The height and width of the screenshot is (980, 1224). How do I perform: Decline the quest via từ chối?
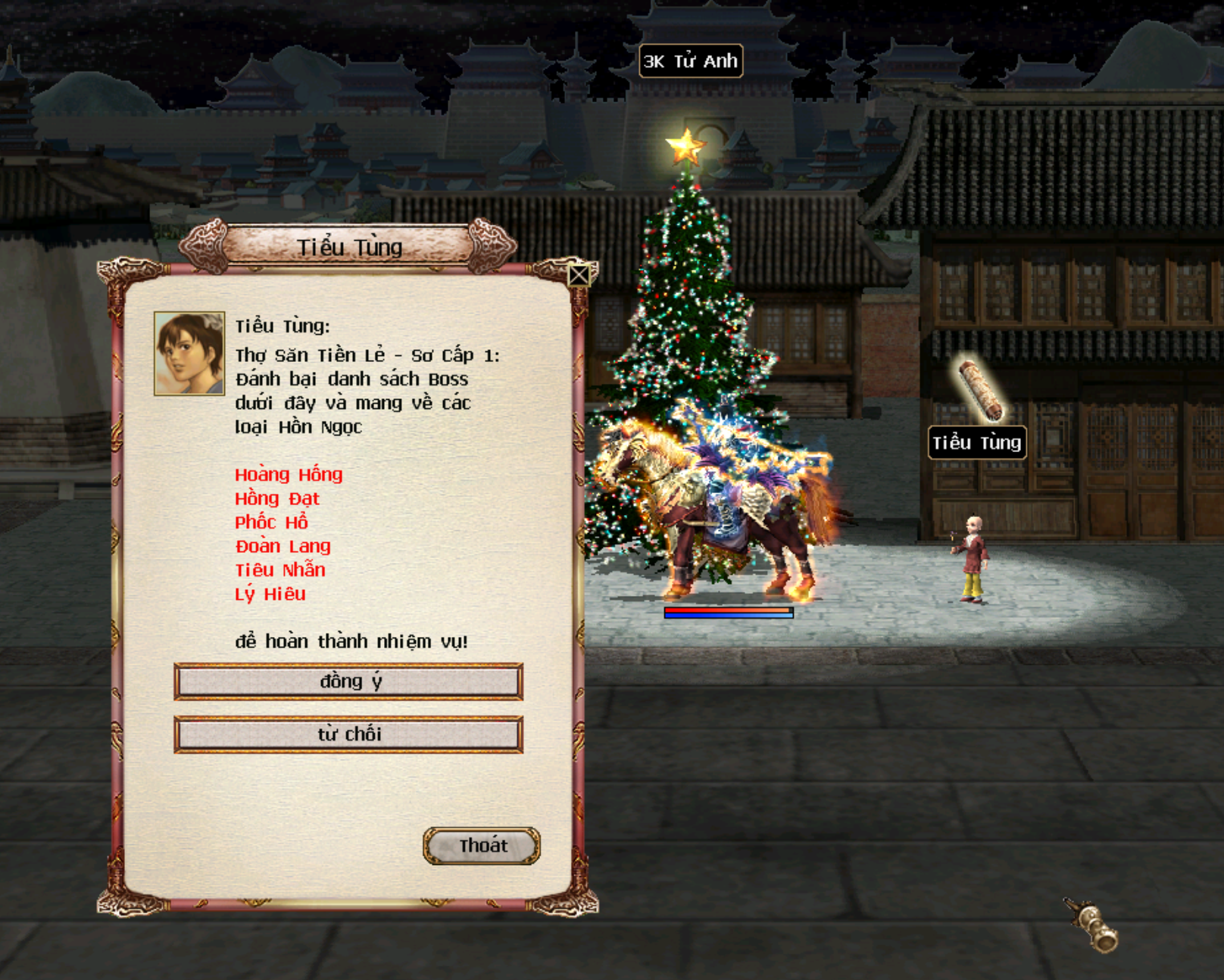348,735
